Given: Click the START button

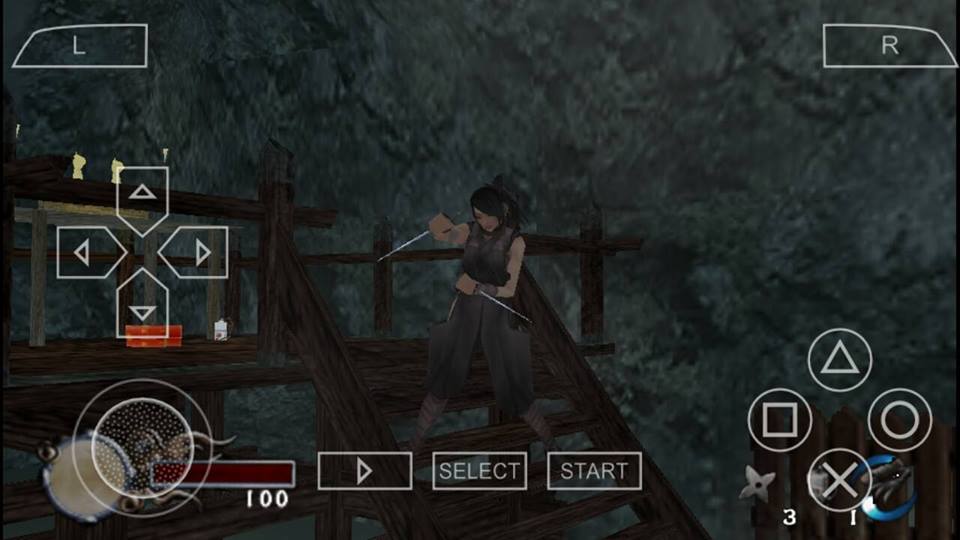Looking at the screenshot, I should point(594,471).
